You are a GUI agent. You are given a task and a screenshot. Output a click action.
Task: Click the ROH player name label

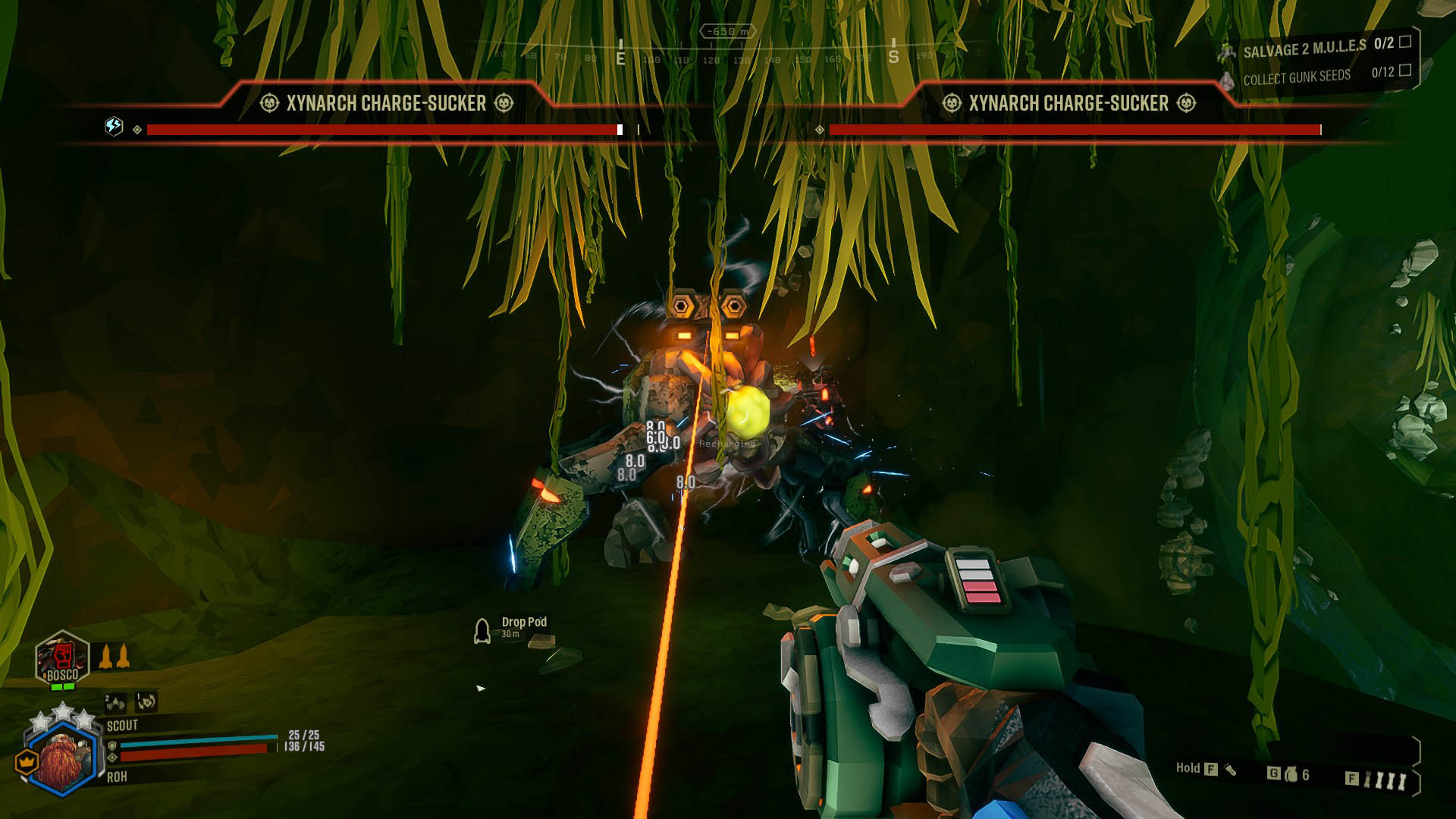118,775
